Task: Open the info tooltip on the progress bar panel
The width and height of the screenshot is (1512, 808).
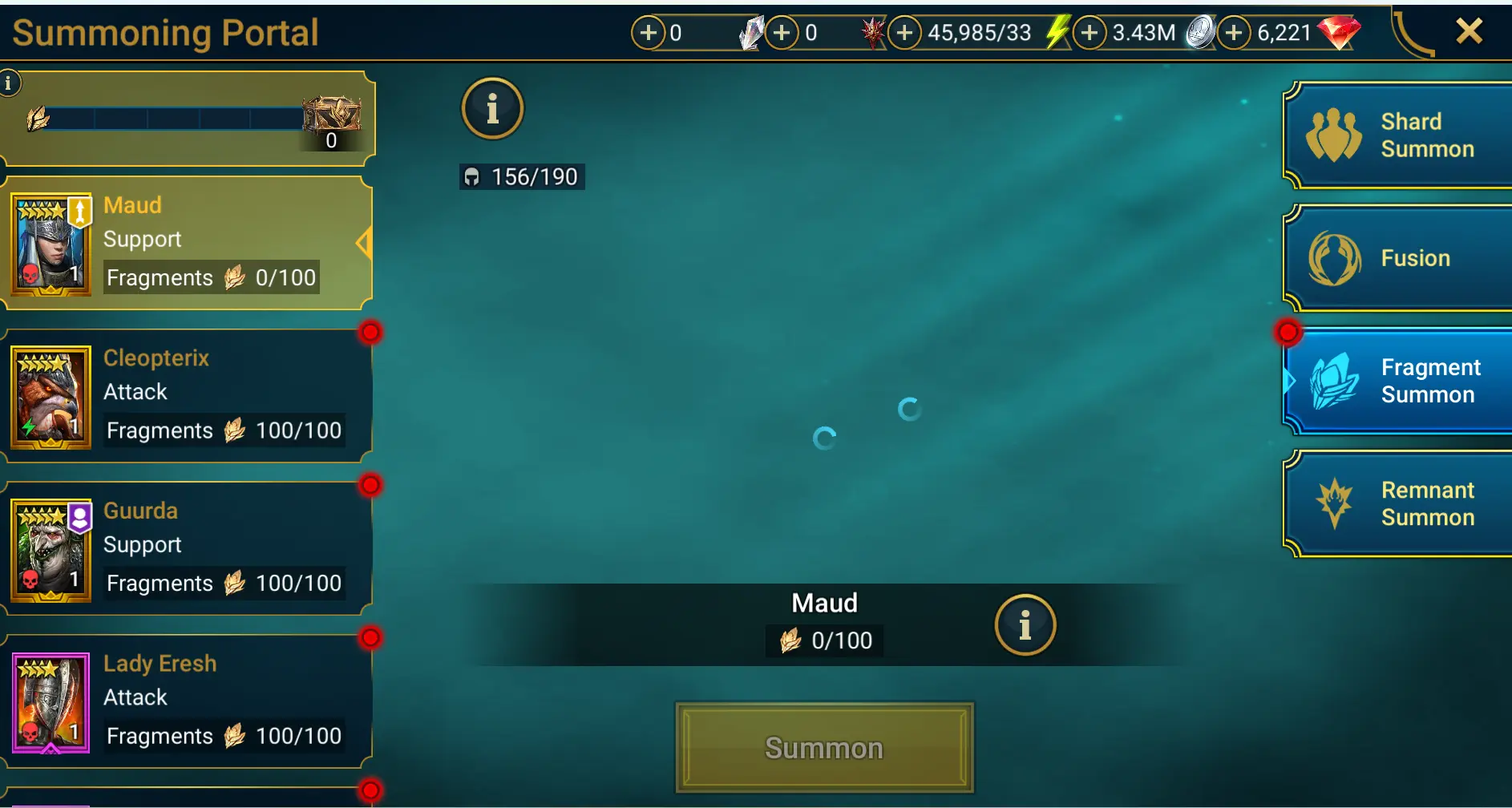Action: pyautogui.click(x=9, y=82)
